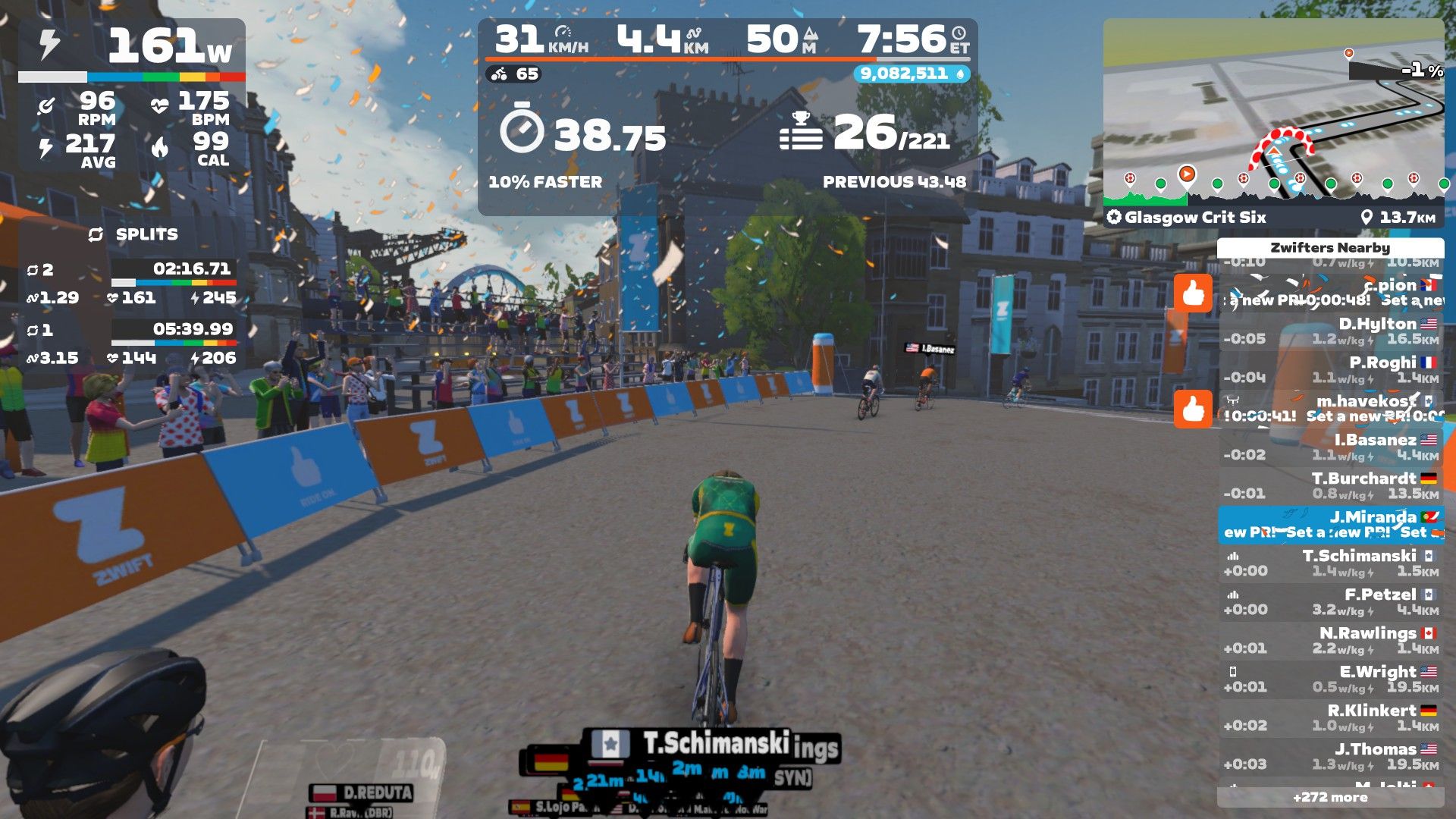The height and width of the screenshot is (819, 1456).
Task: Open the Splits panel header
Action: point(133,235)
